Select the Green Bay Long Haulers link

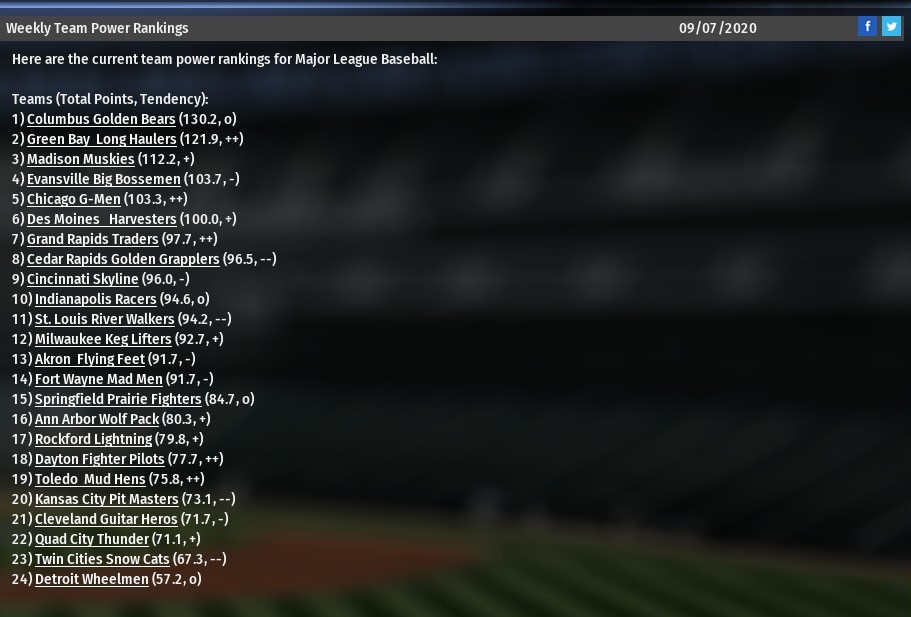(x=101, y=139)
